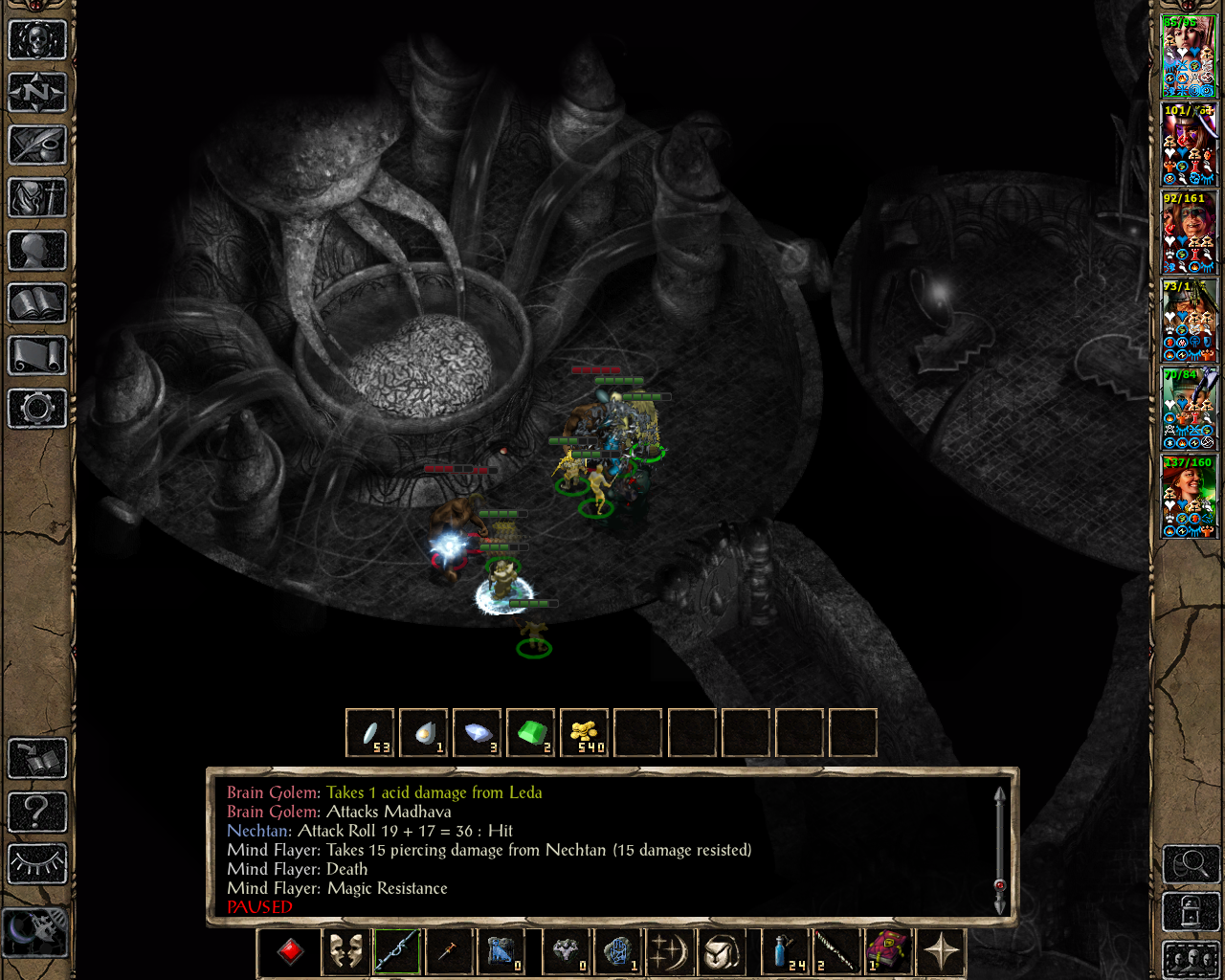Click the question mark help button
This screenshot has height=980, width=1225.
coord(37,812)
